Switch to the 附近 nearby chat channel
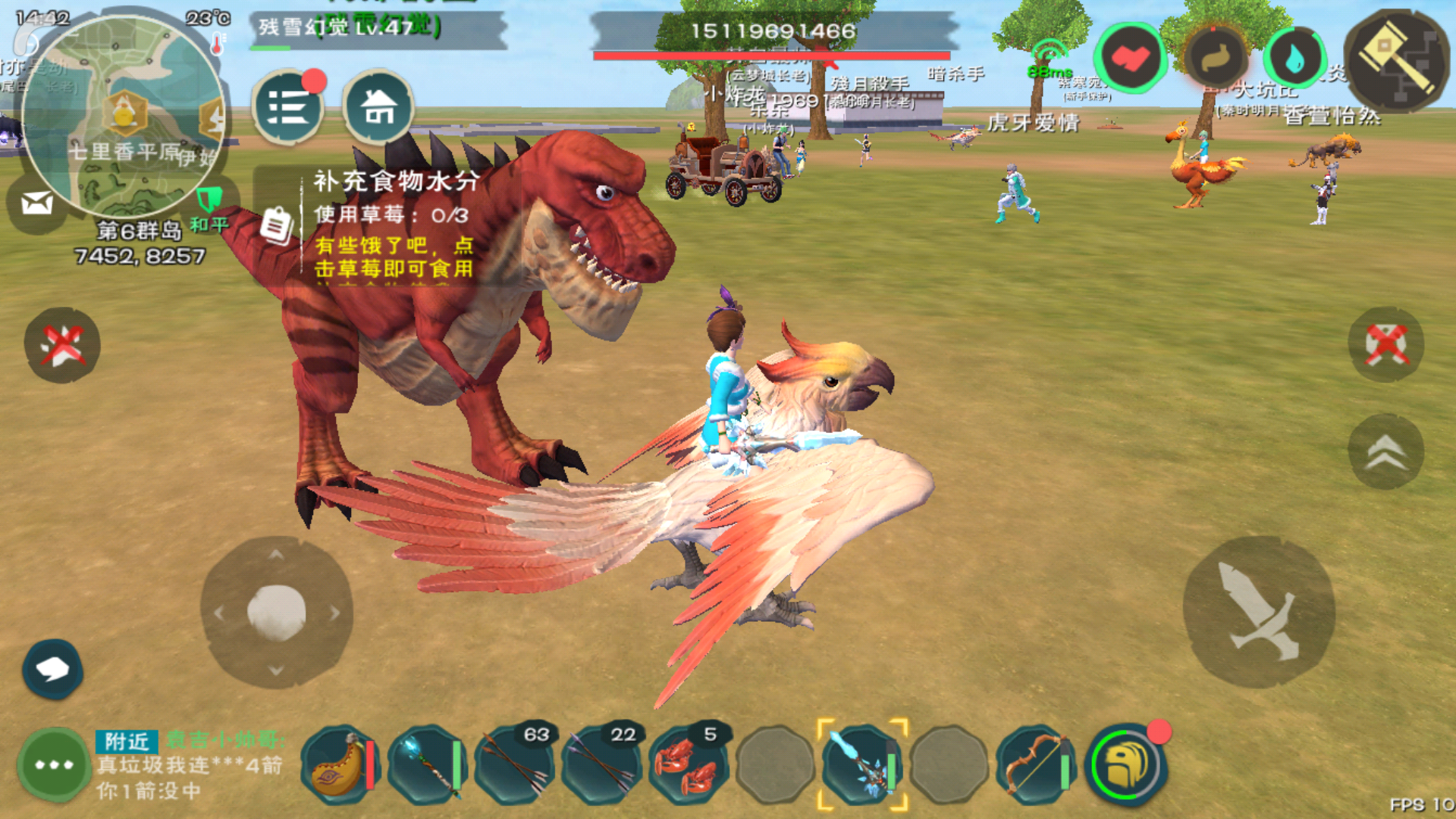This screenshot has height=819, width=1456. pos(126,741)
